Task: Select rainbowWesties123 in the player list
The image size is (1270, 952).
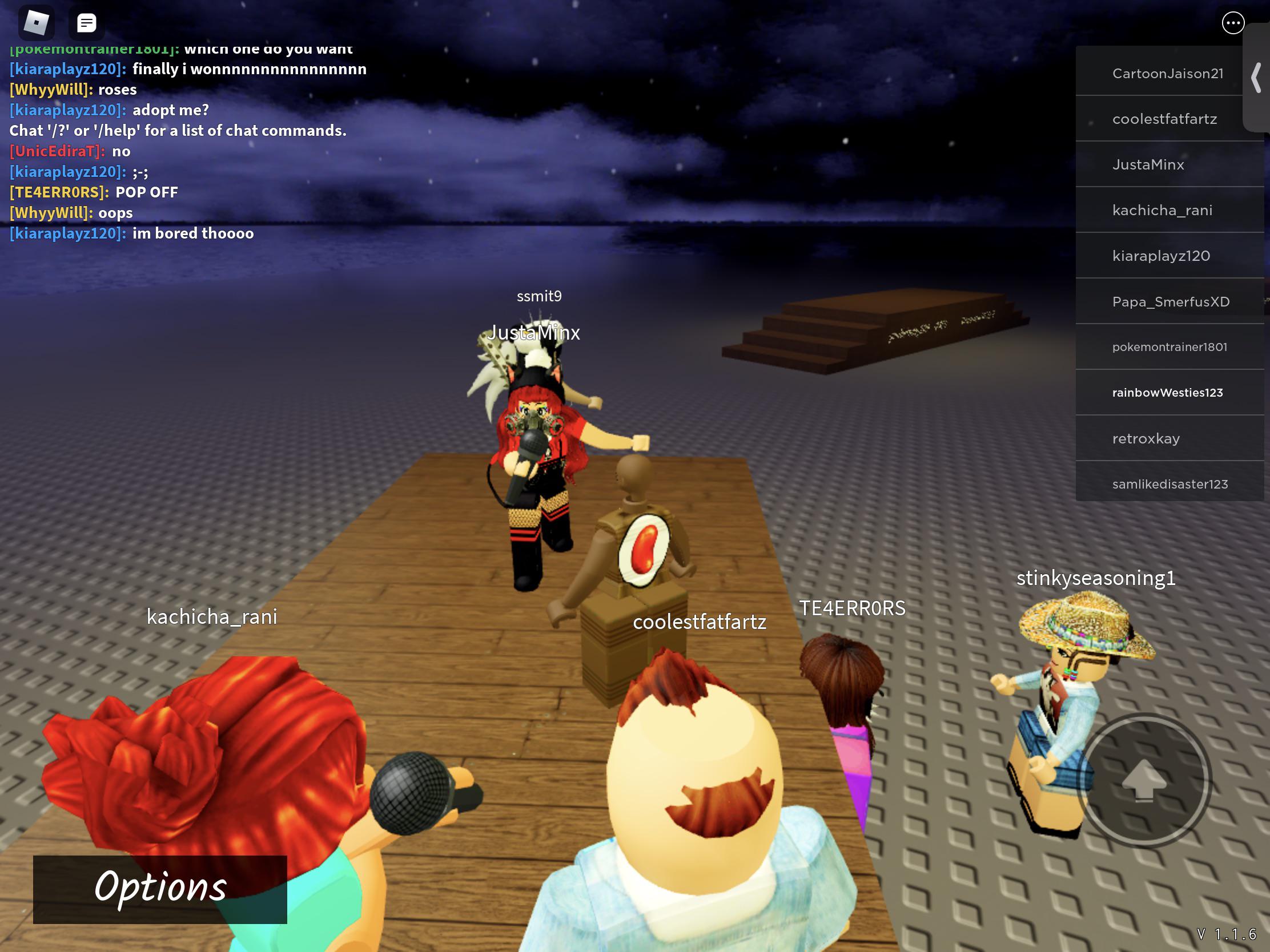Action: [1169, 393]
